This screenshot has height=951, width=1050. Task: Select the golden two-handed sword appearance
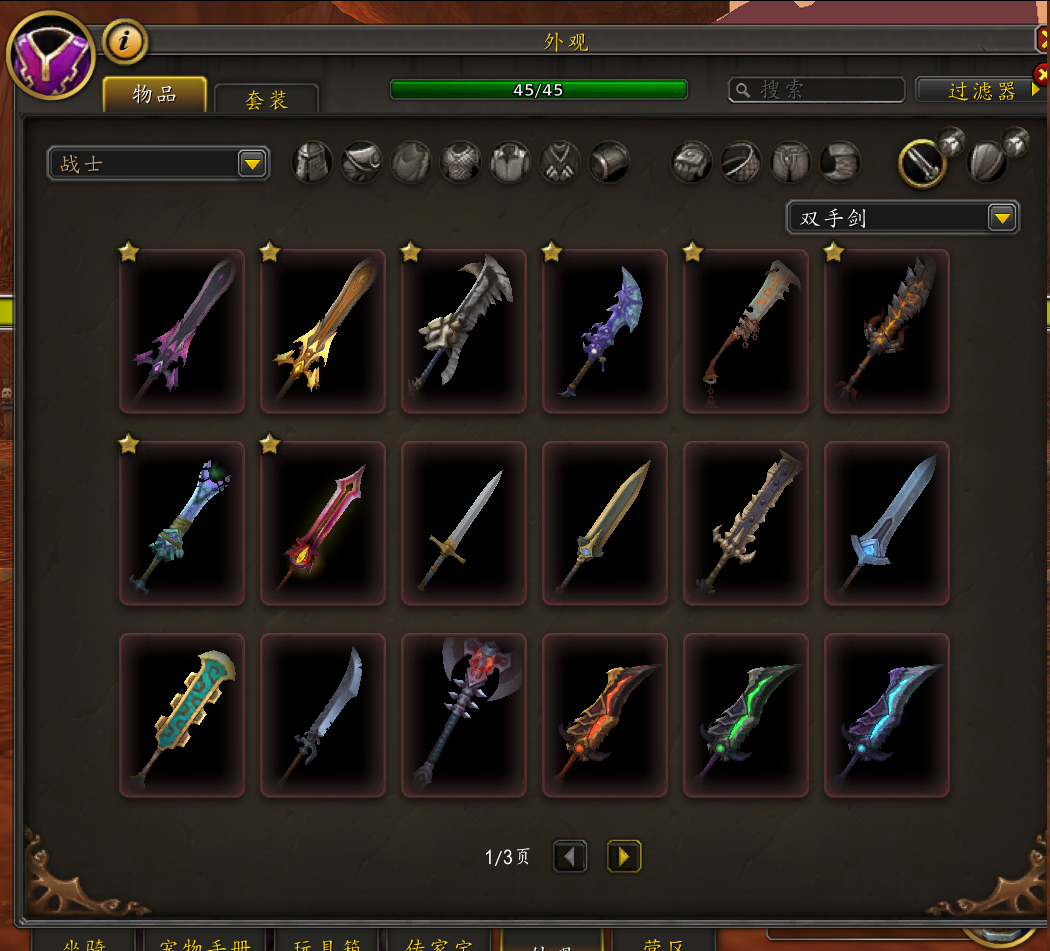[x=322, y=331]
